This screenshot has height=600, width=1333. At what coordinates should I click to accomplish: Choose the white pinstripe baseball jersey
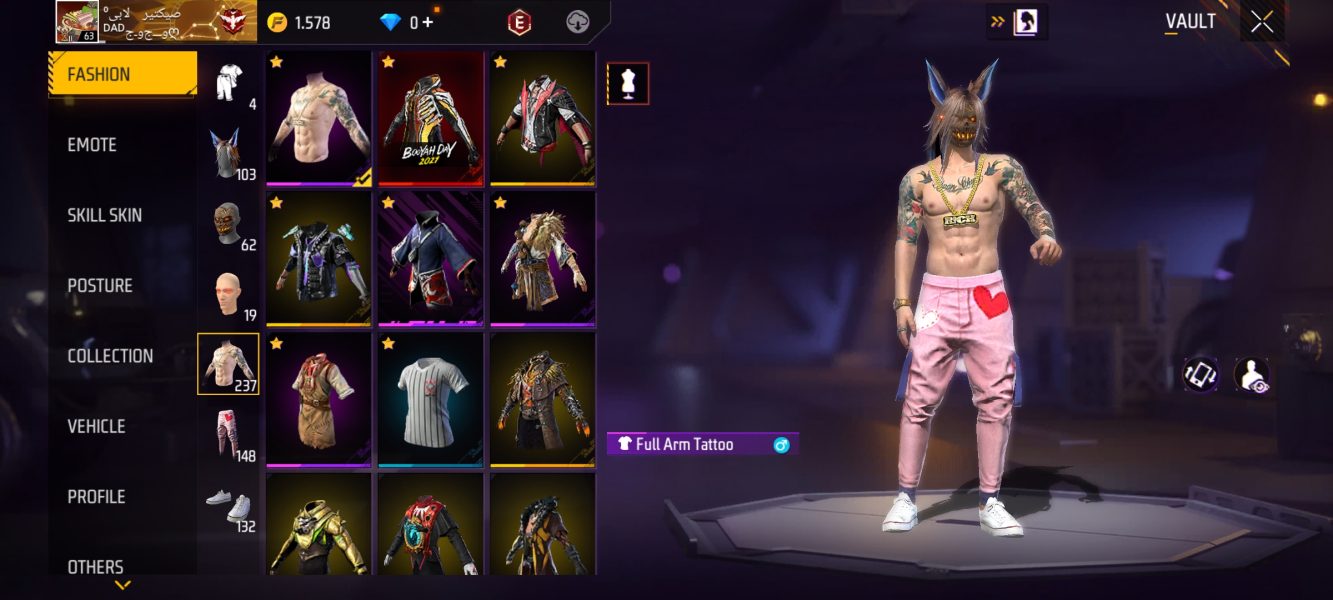click(x=430, y=400)
